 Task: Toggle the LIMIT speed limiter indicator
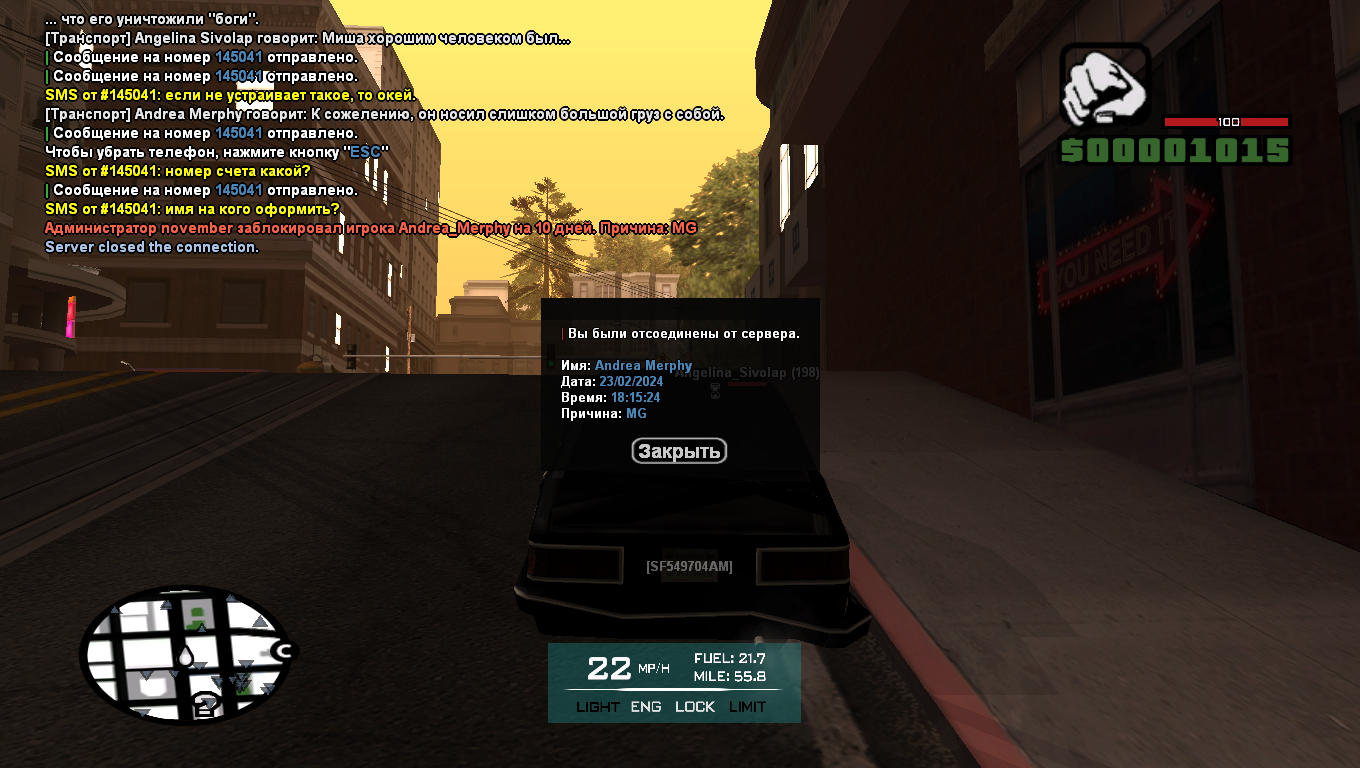pyautogui.click(x=747, y=707)
